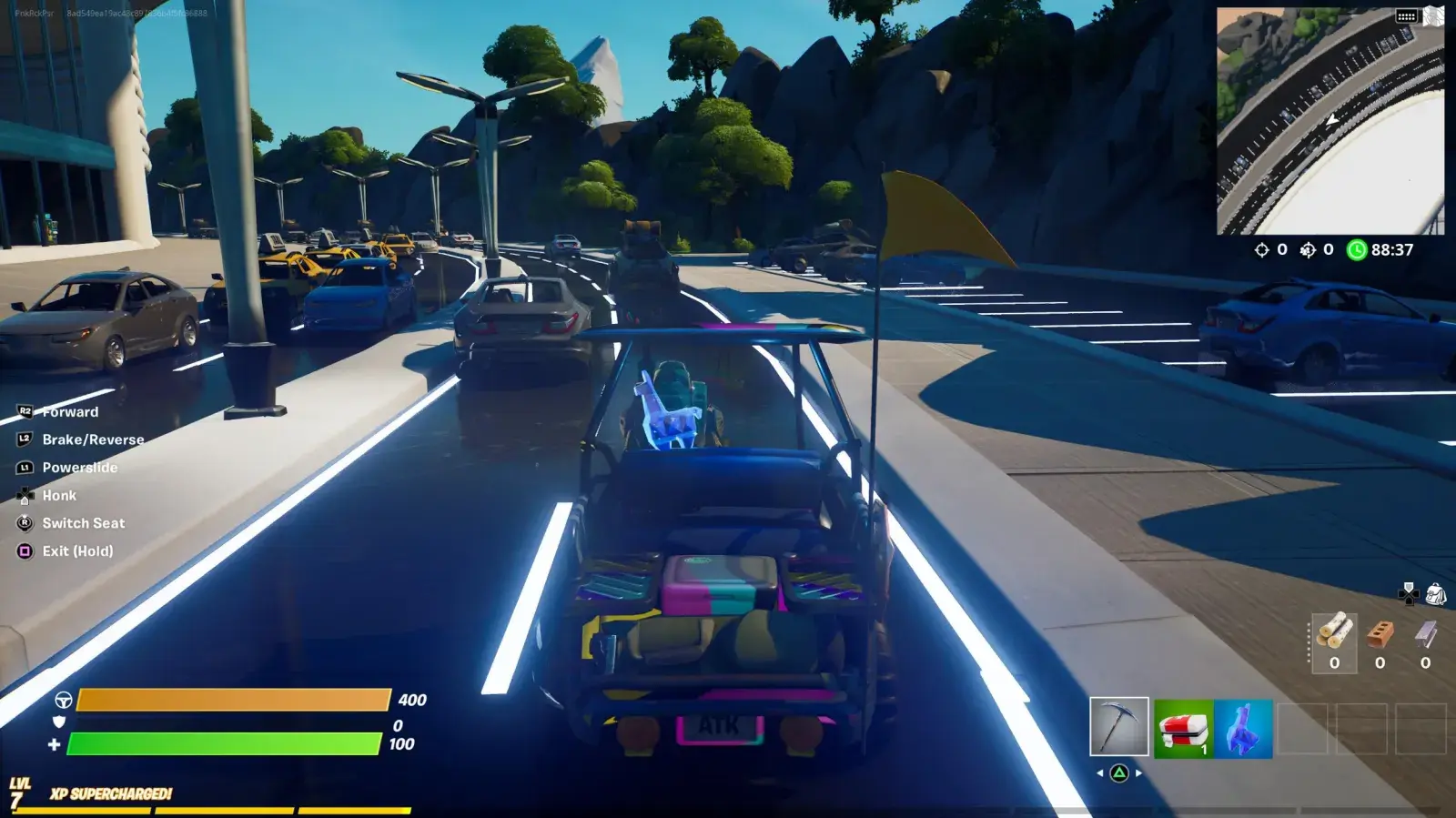The width and height of the screenshot is (1456, 818).
Task: Select the brick building material
Action: point(1380,634)
